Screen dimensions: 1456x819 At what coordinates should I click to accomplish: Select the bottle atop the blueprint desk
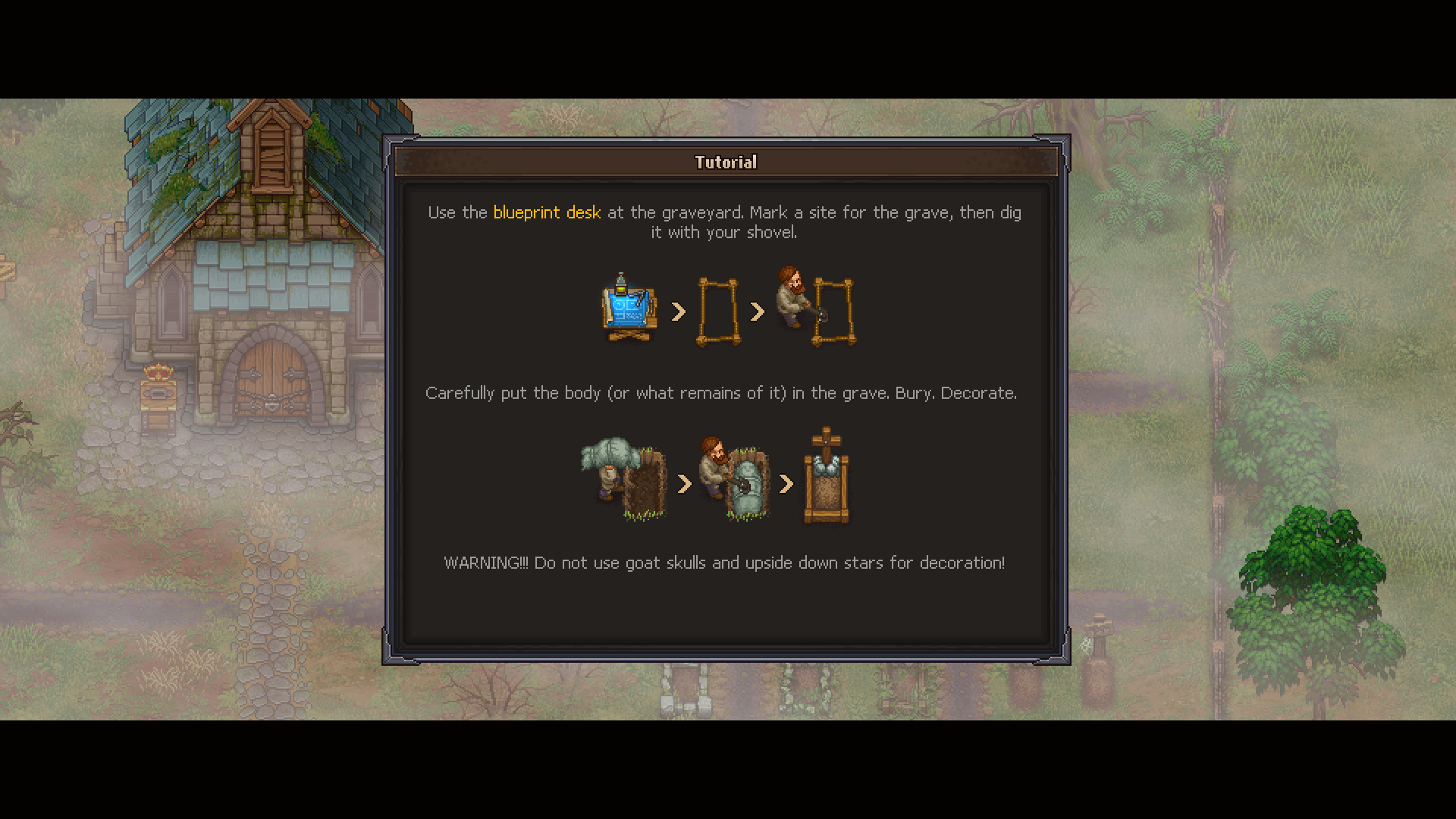pyautogui.click(x=621, y=283)
